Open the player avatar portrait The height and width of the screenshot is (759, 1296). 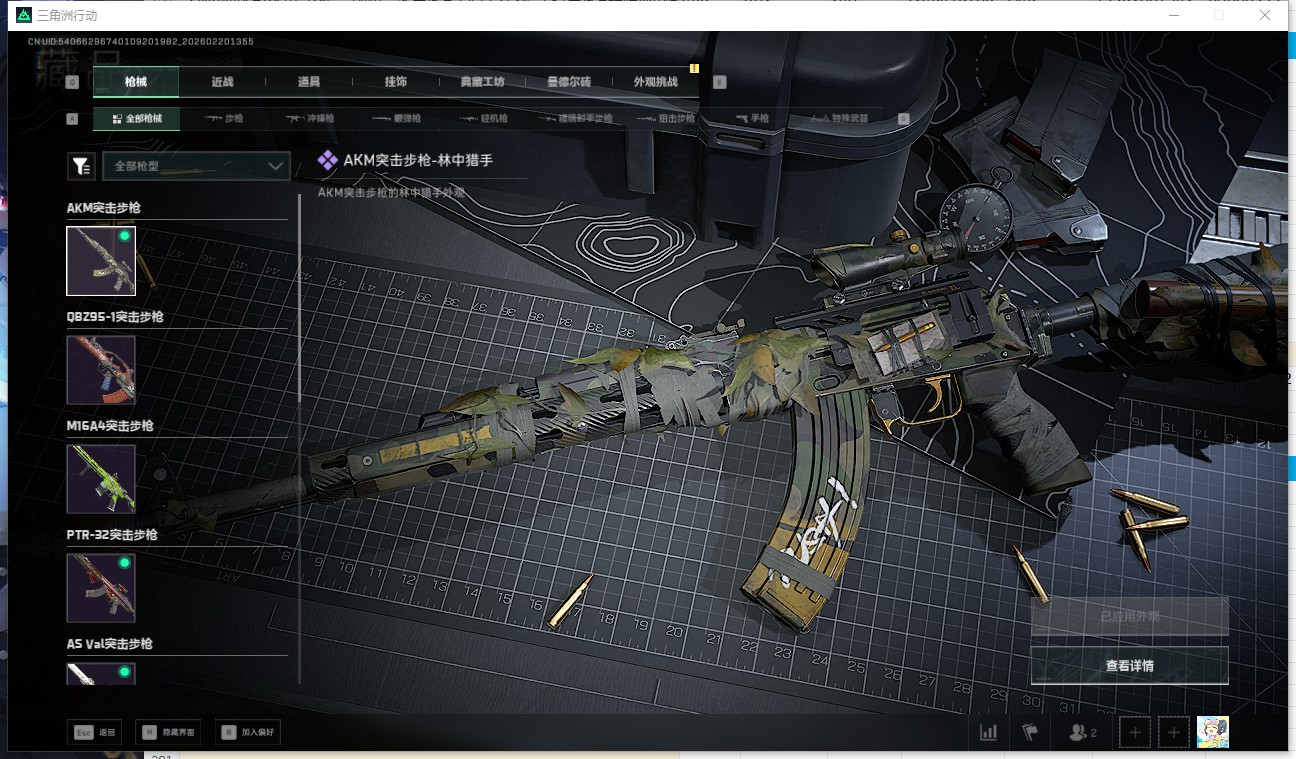pos(1212,732)
